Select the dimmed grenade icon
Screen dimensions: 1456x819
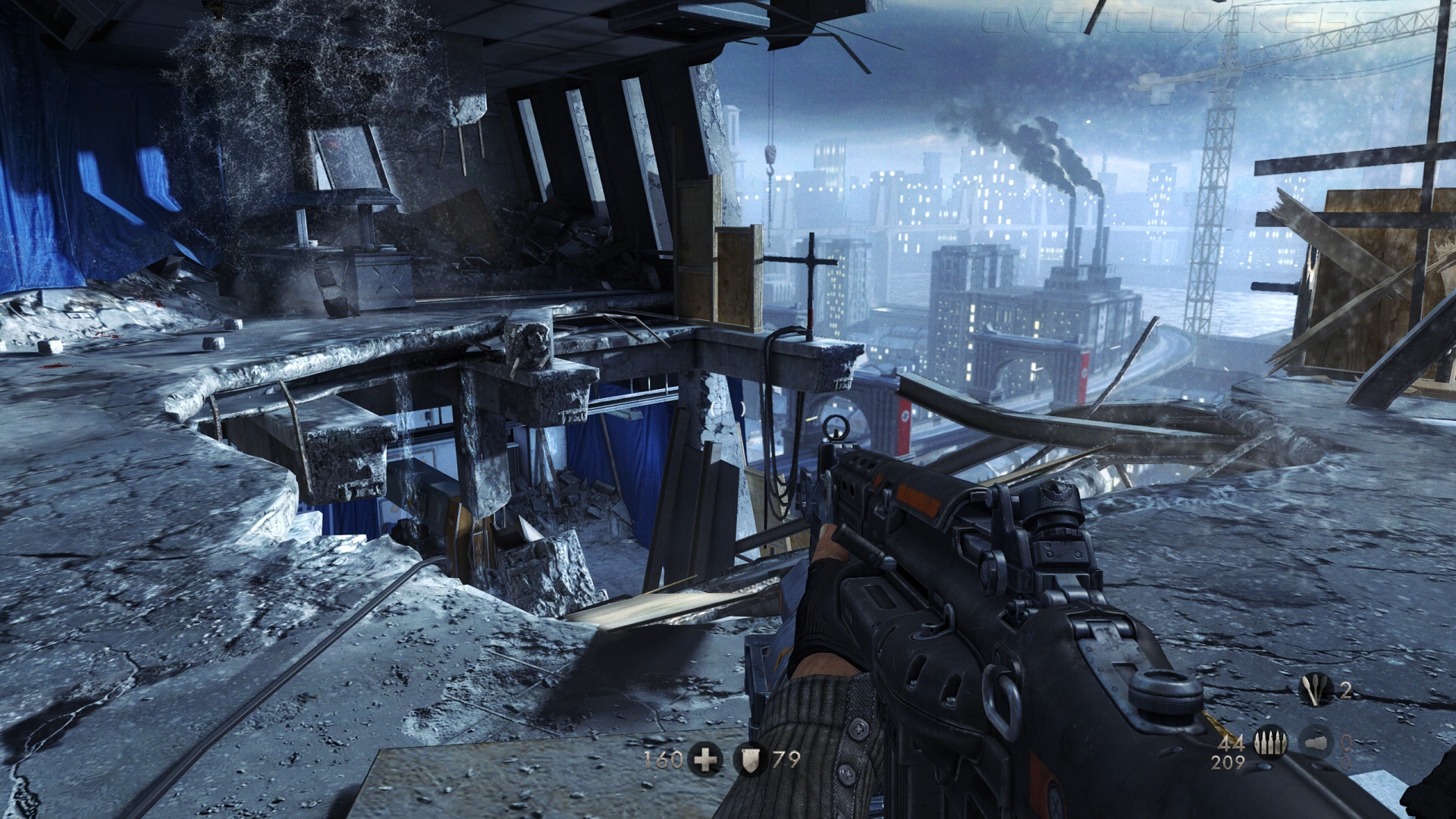[1316, 743]
